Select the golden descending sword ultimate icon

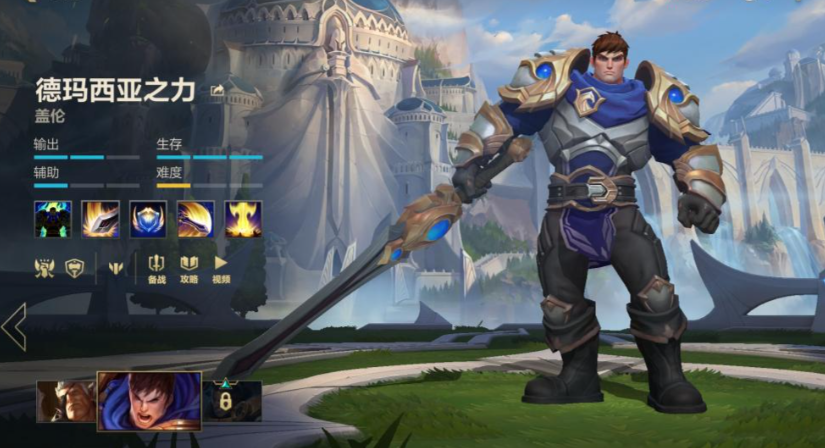click(x=243, y=219)
